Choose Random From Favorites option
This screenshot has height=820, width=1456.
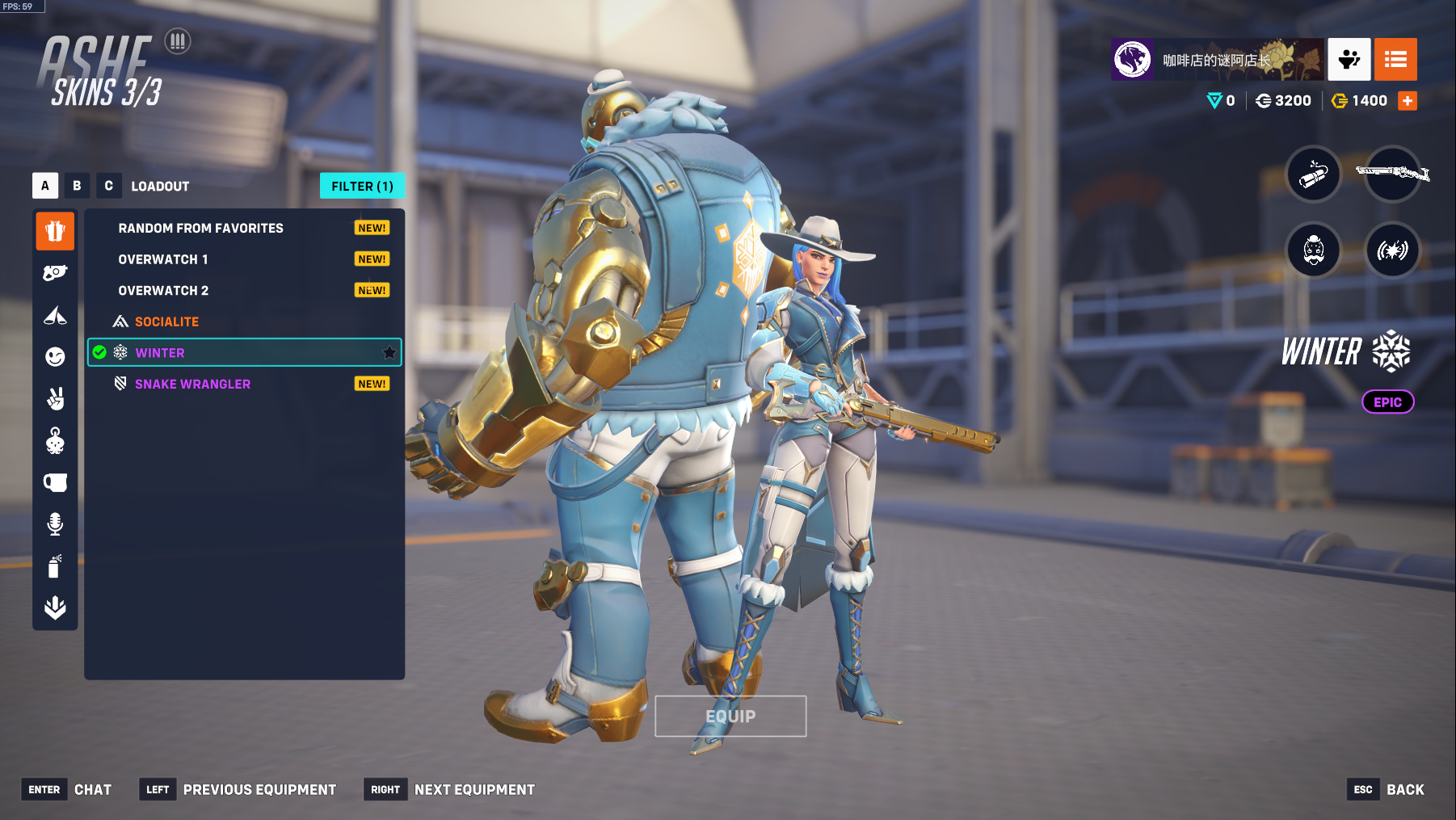pyautogui.click(x=200, y=229)
